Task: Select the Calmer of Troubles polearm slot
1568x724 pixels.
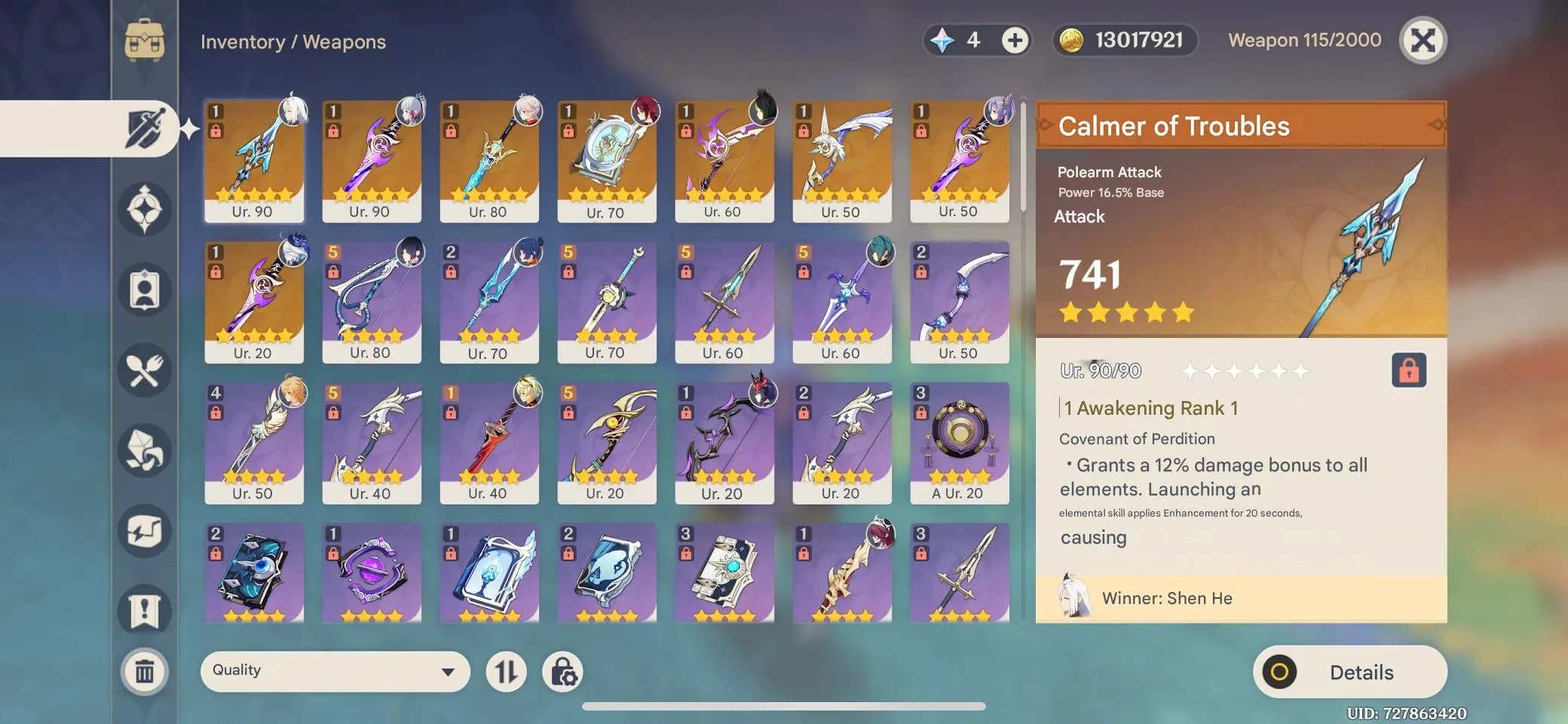Action: [x=253, y=161]
